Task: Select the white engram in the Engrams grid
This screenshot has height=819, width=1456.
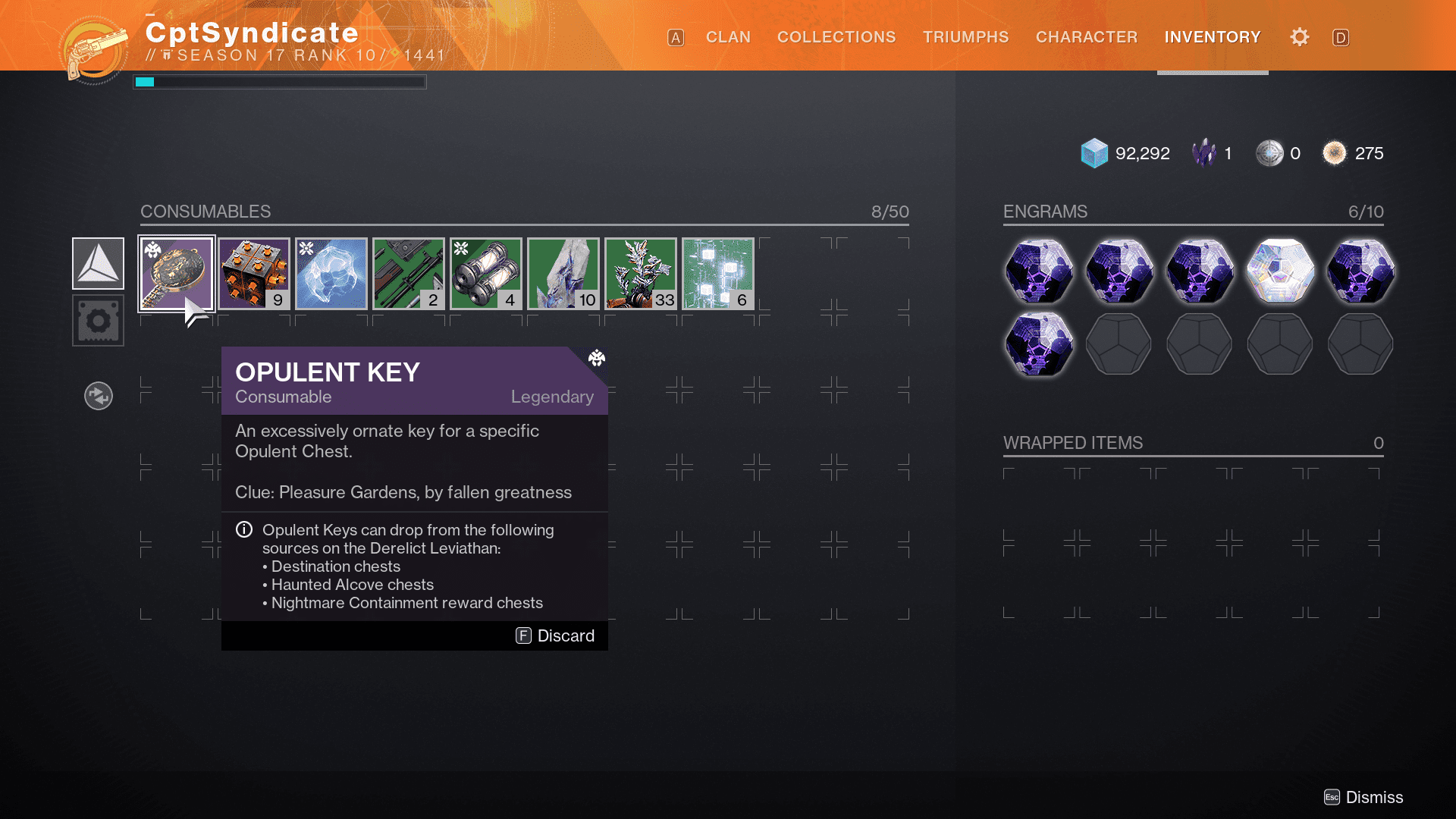Action: pos(1279,271)
